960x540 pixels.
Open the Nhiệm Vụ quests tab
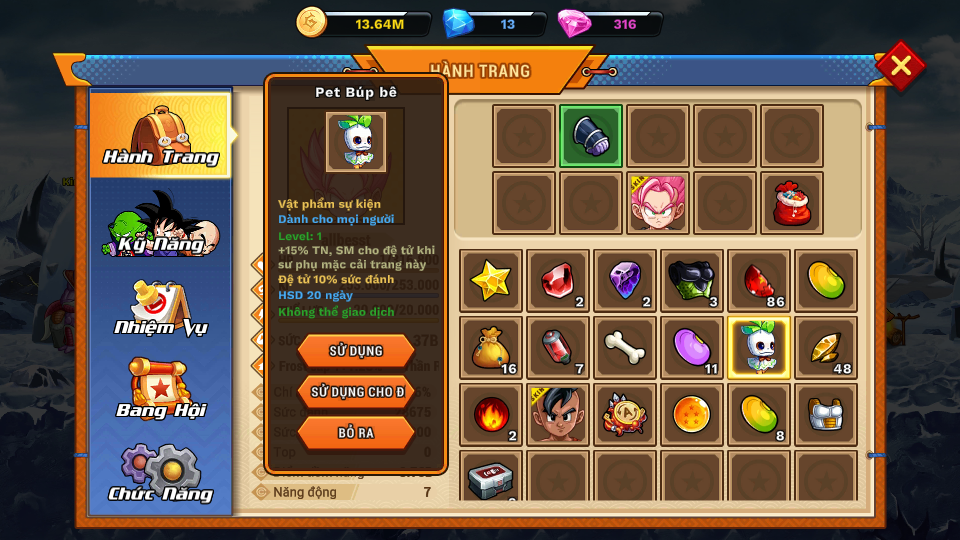click(x=160, y=307)
